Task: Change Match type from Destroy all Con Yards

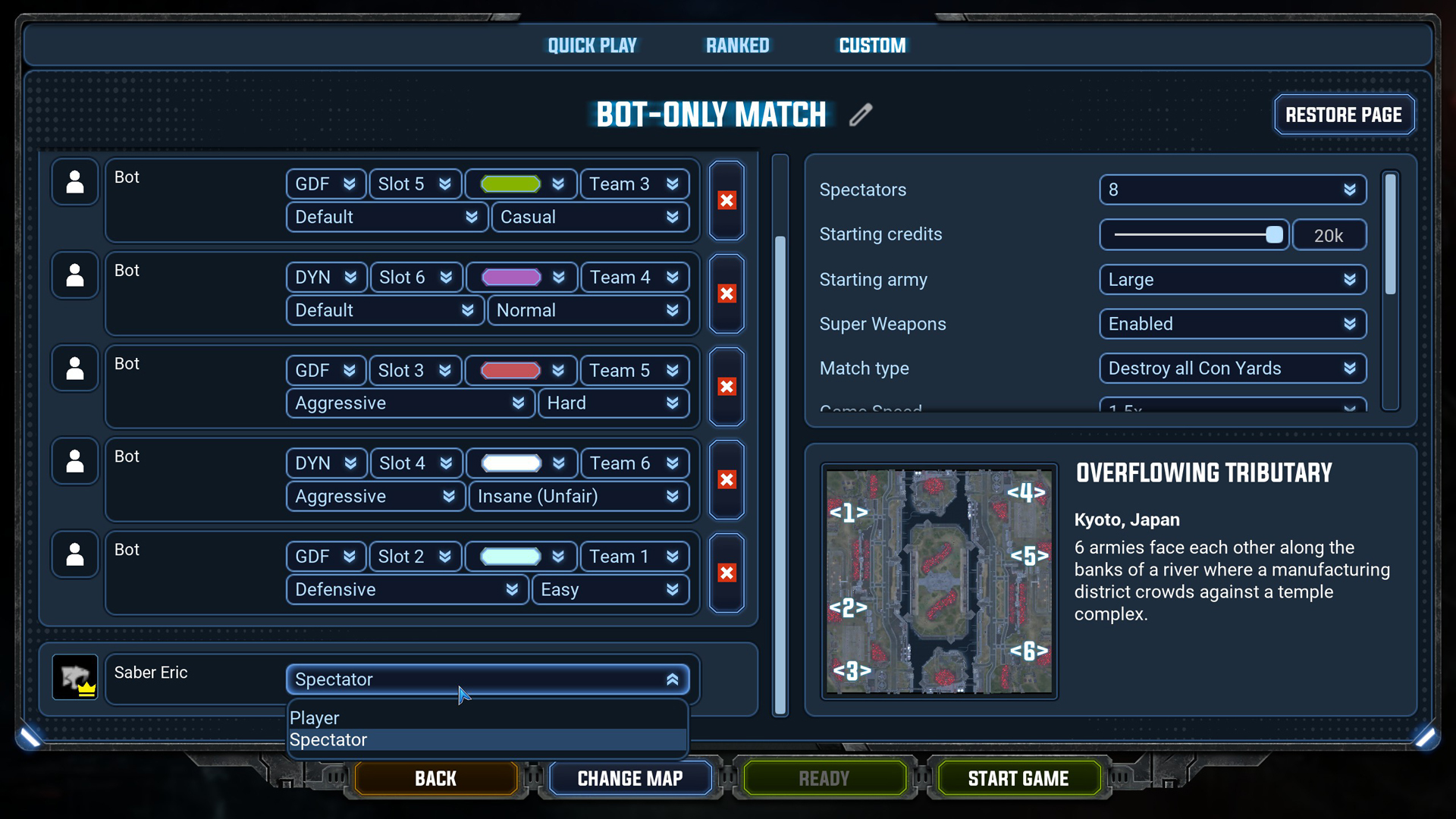Action: (x=1232, y=369)
